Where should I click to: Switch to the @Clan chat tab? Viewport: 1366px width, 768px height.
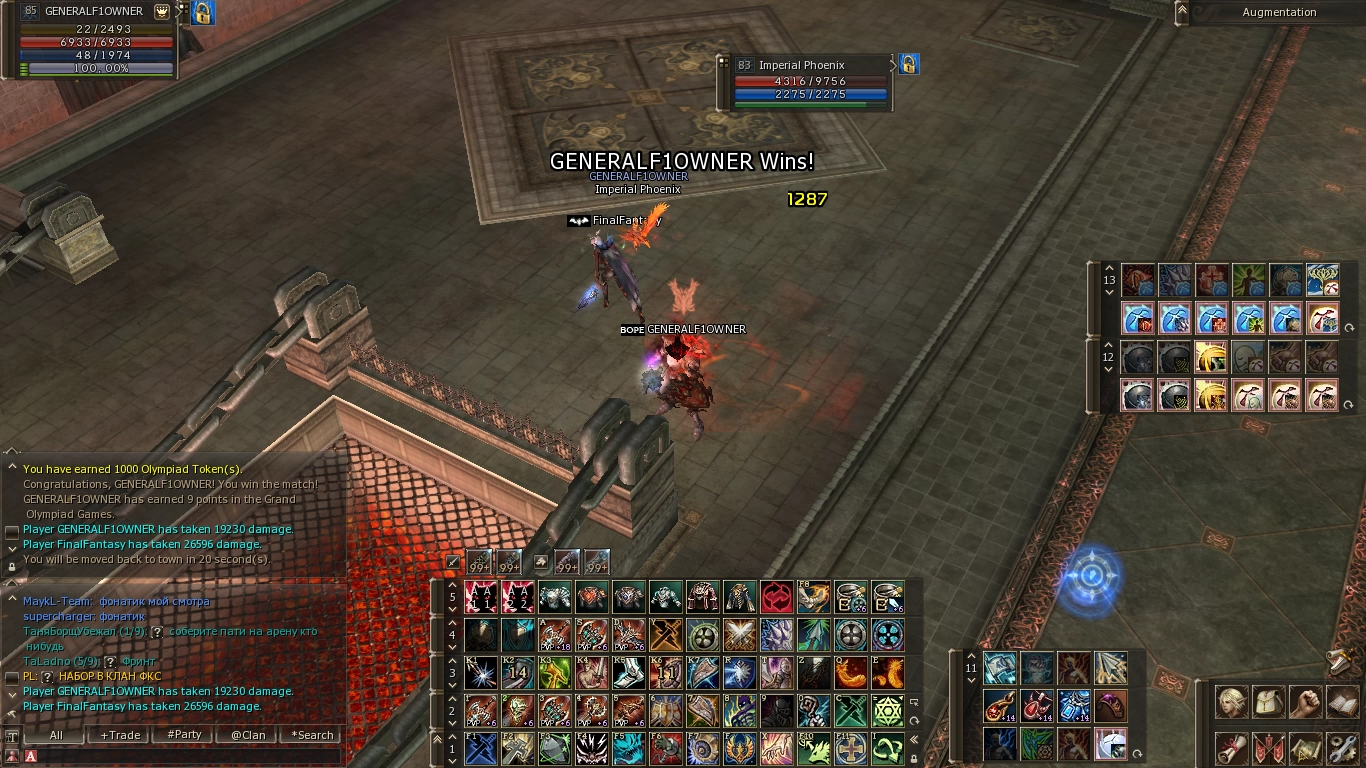point(248,735)
